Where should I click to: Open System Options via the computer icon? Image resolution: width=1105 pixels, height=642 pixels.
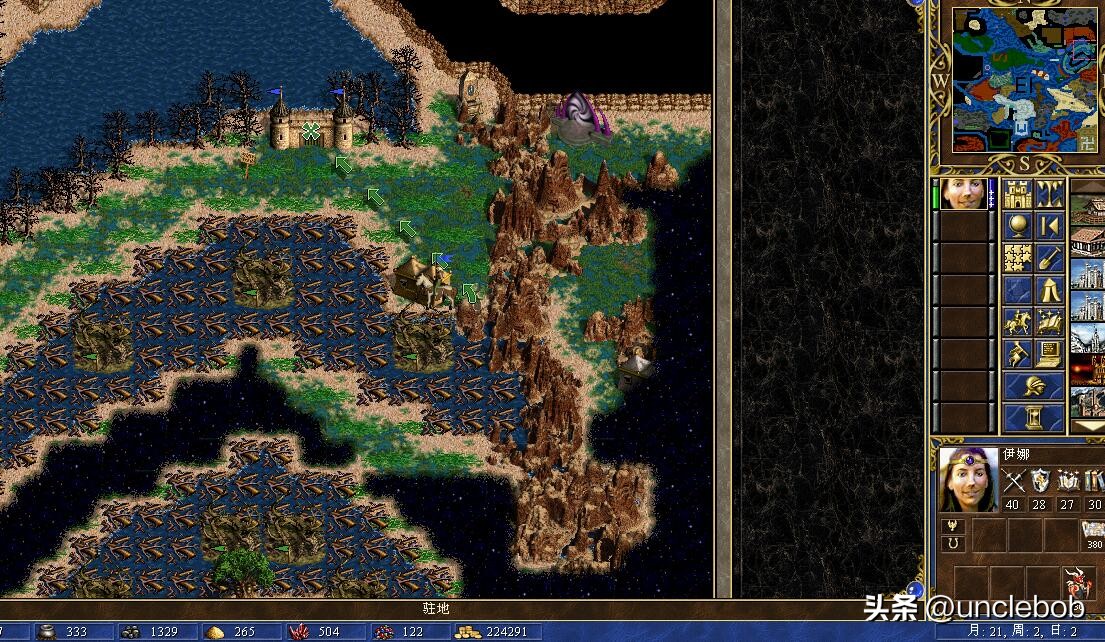point(1049,353)
